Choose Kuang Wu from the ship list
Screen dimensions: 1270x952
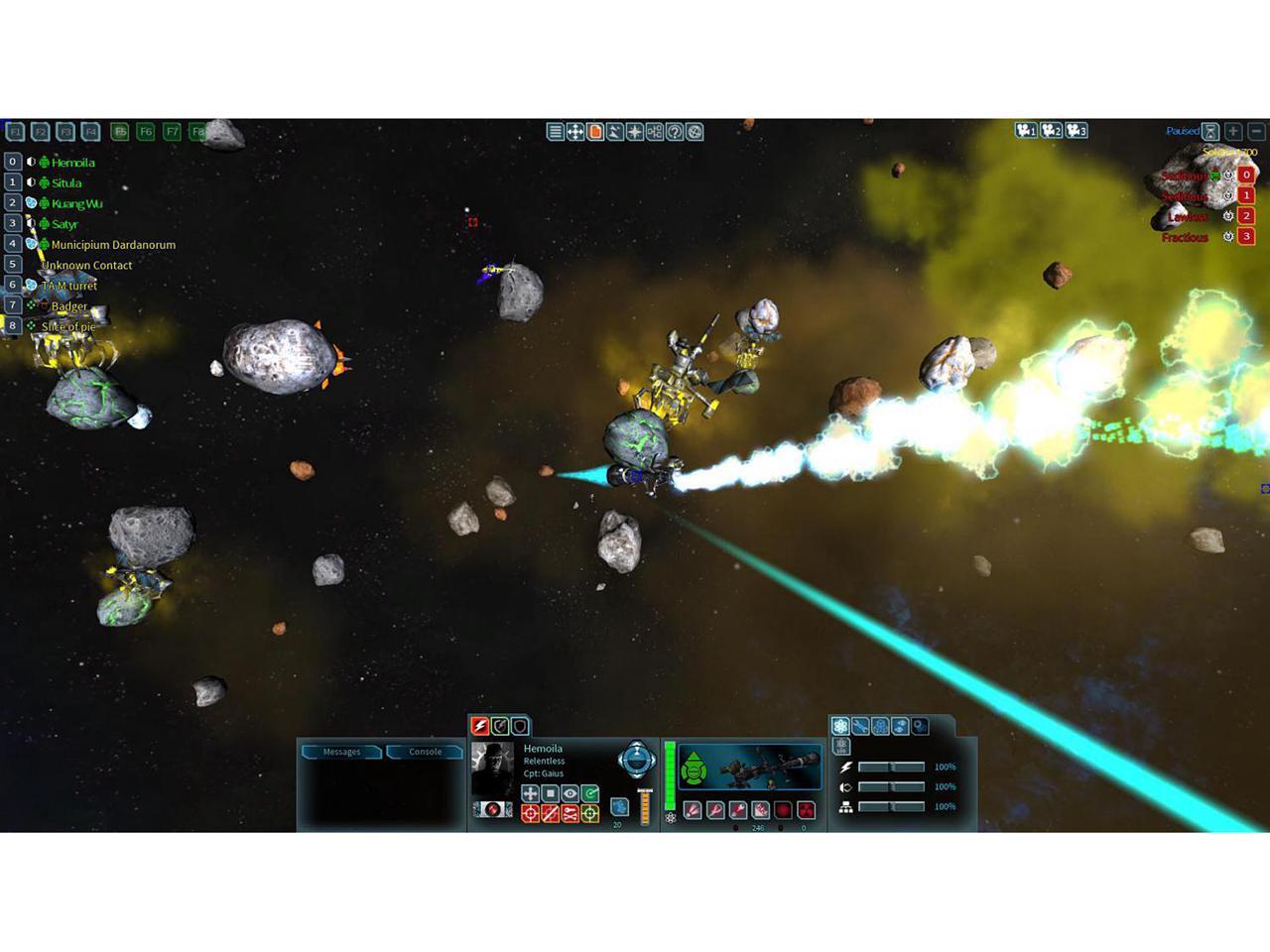coord(76,204)
